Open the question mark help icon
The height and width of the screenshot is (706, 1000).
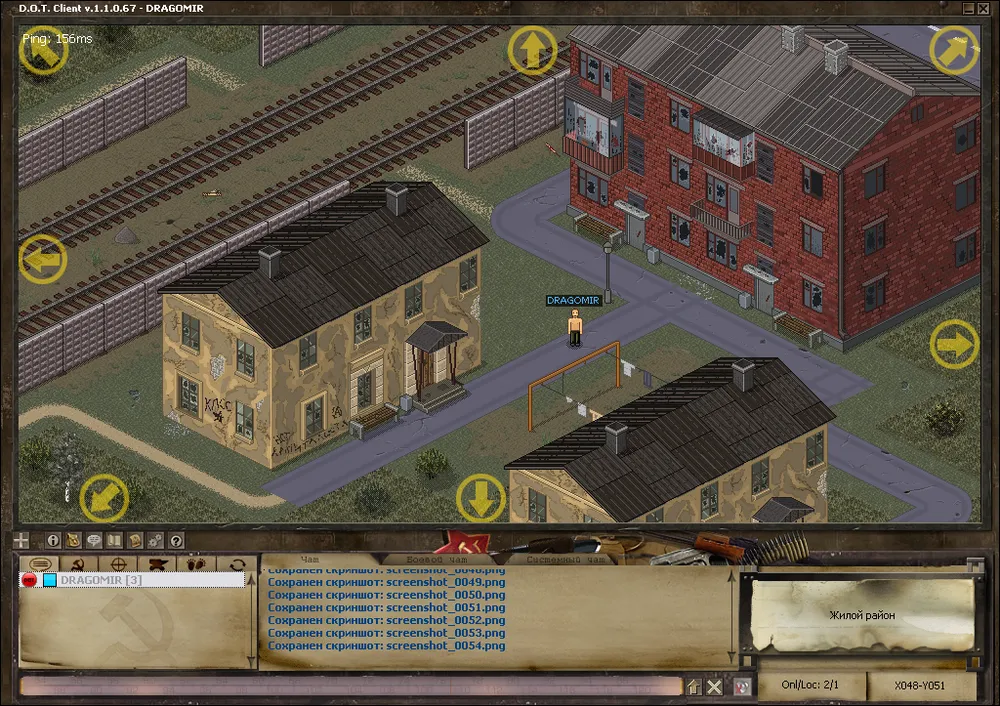(x=176, y=540)
